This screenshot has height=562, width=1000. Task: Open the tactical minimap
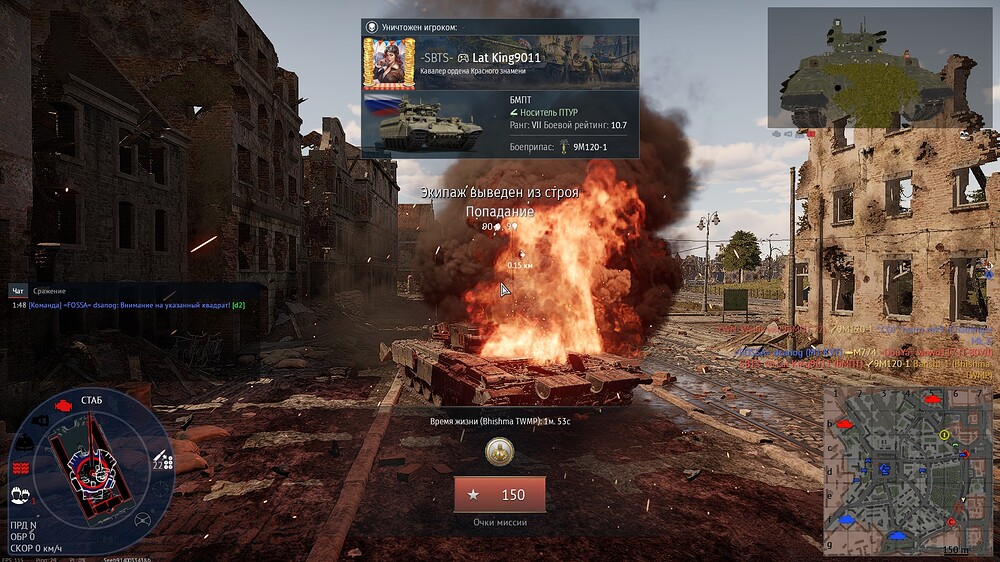pos(907,470)
